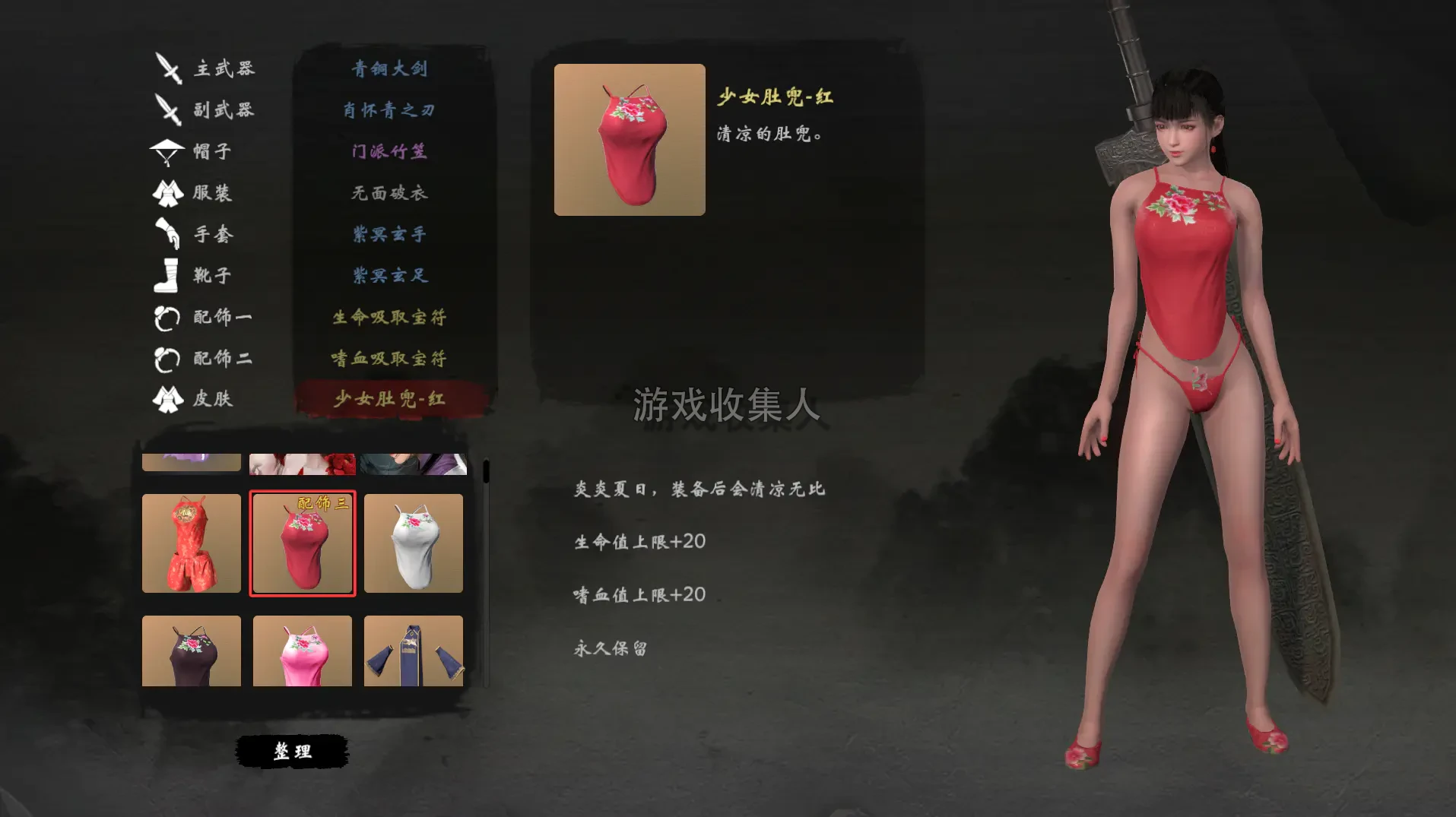Screen dimensions: 1456x817
Task: Open the 服装 clothing slot icon
Action: 169,193
